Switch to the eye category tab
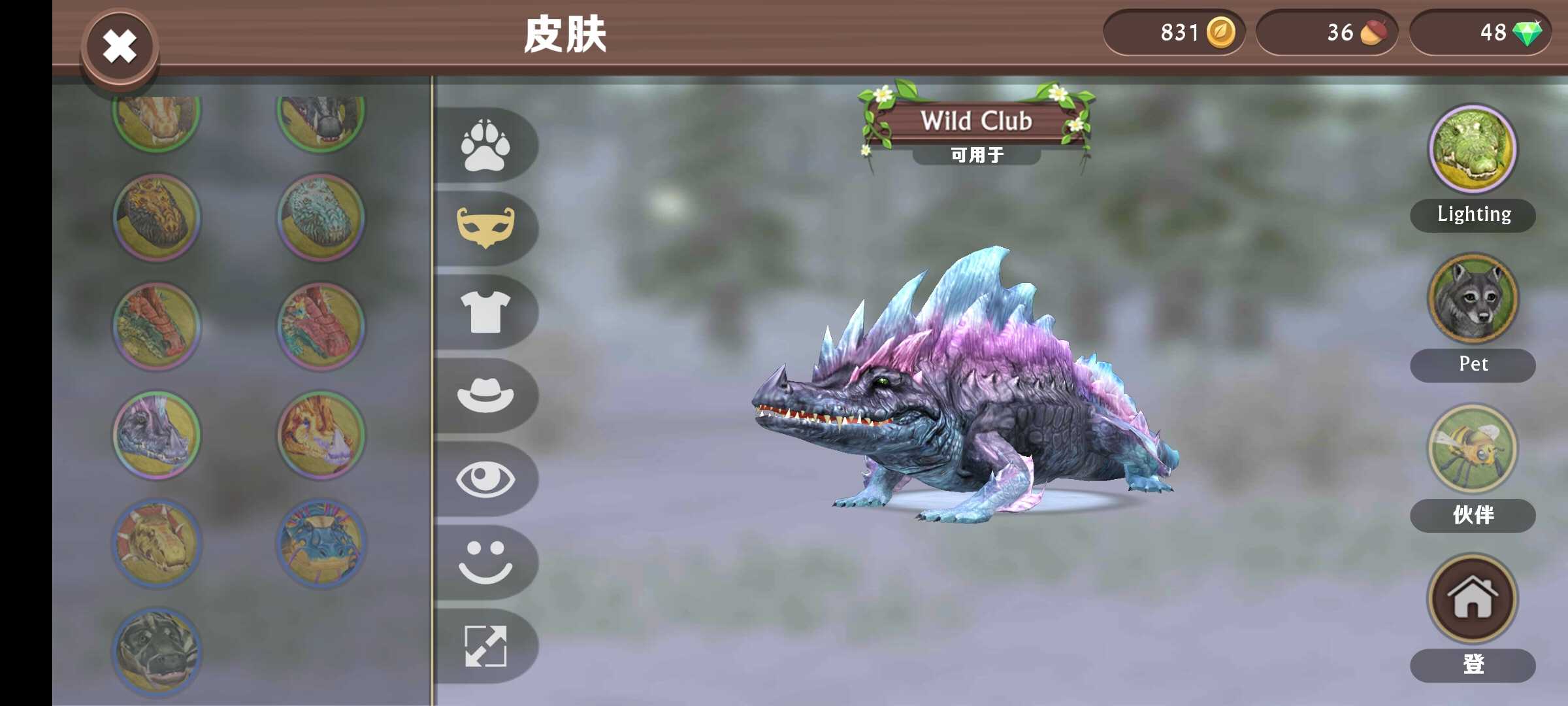The image size is (1568, 706). (x=485, y=479)
